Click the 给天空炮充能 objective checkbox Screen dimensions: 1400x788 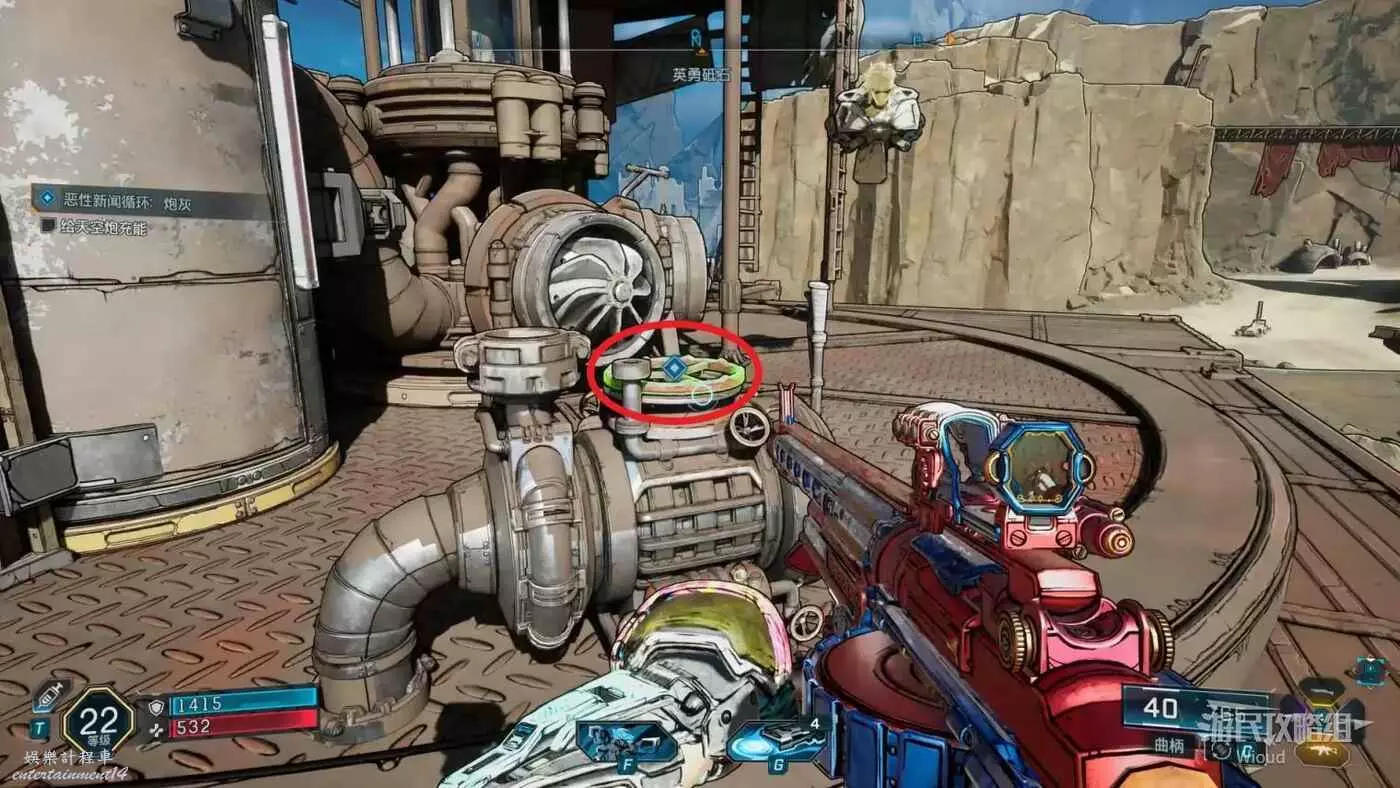(47, 226)
